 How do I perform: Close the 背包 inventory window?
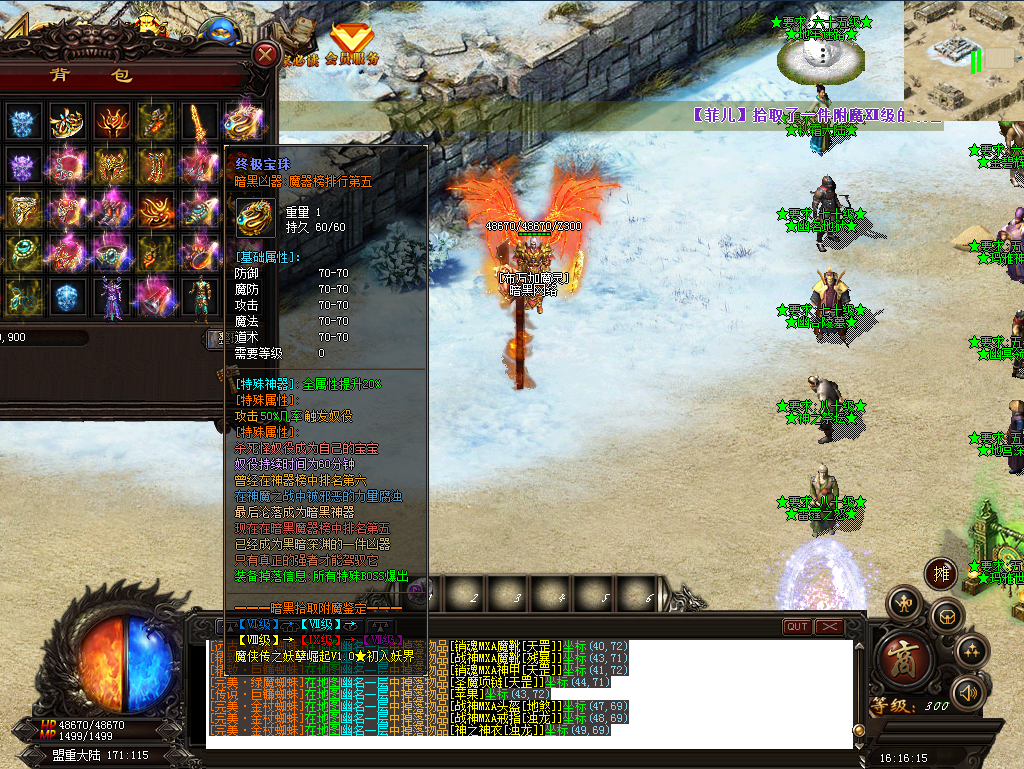click(265, 54)
